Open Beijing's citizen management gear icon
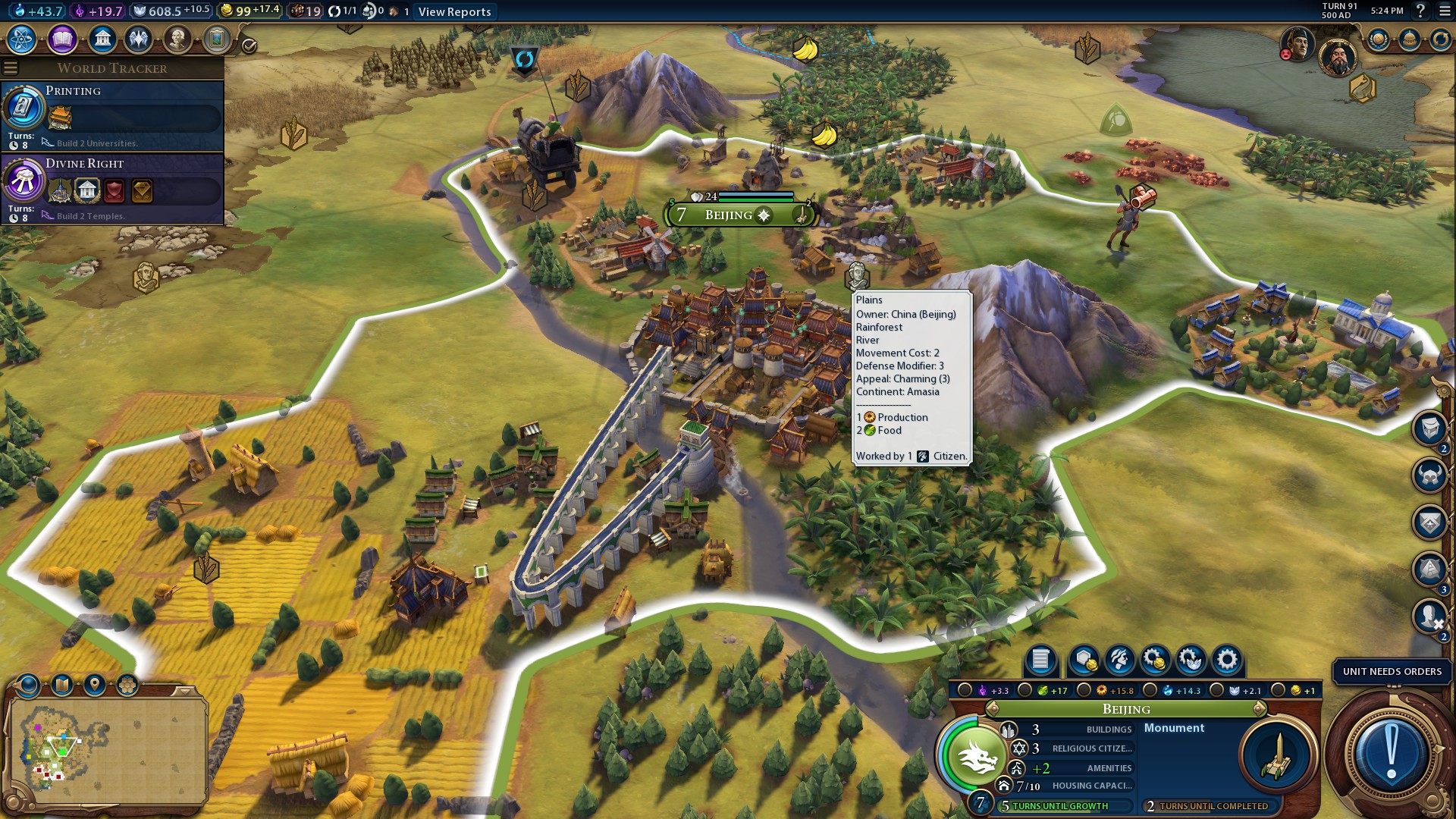This screenshot has height=819, width=1456. coord(1226,661)
